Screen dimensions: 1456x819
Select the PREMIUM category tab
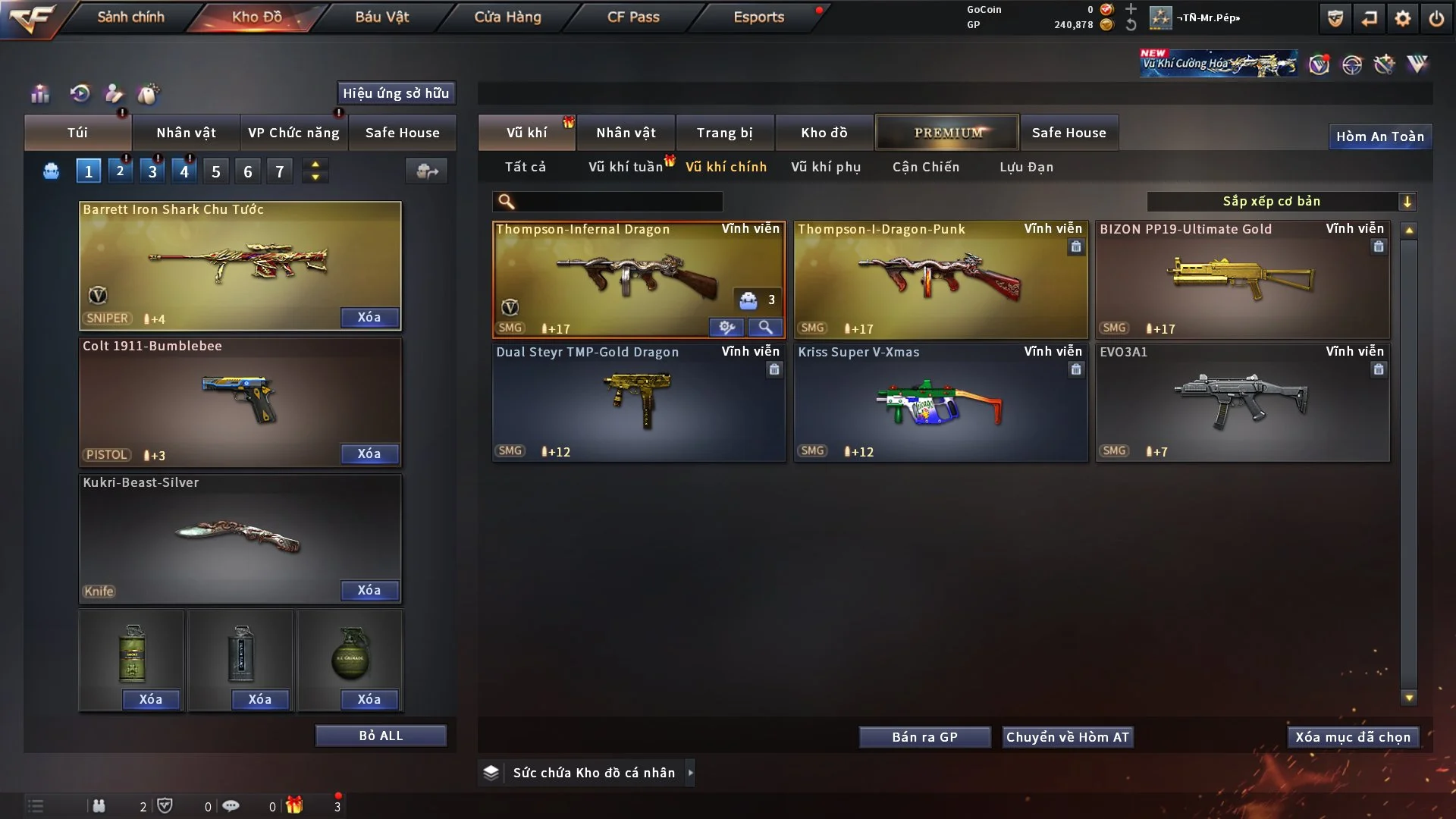(x=947, y=133)
